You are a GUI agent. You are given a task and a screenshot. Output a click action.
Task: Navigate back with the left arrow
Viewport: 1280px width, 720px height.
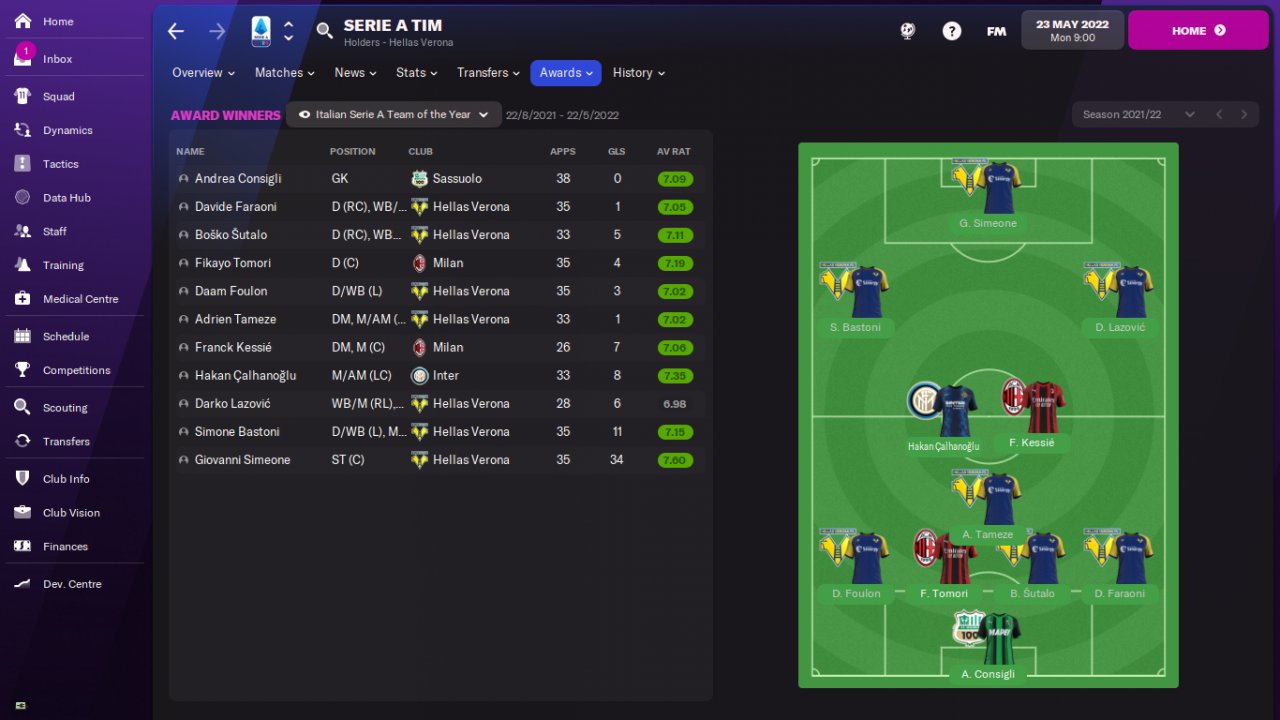point(176,31)
